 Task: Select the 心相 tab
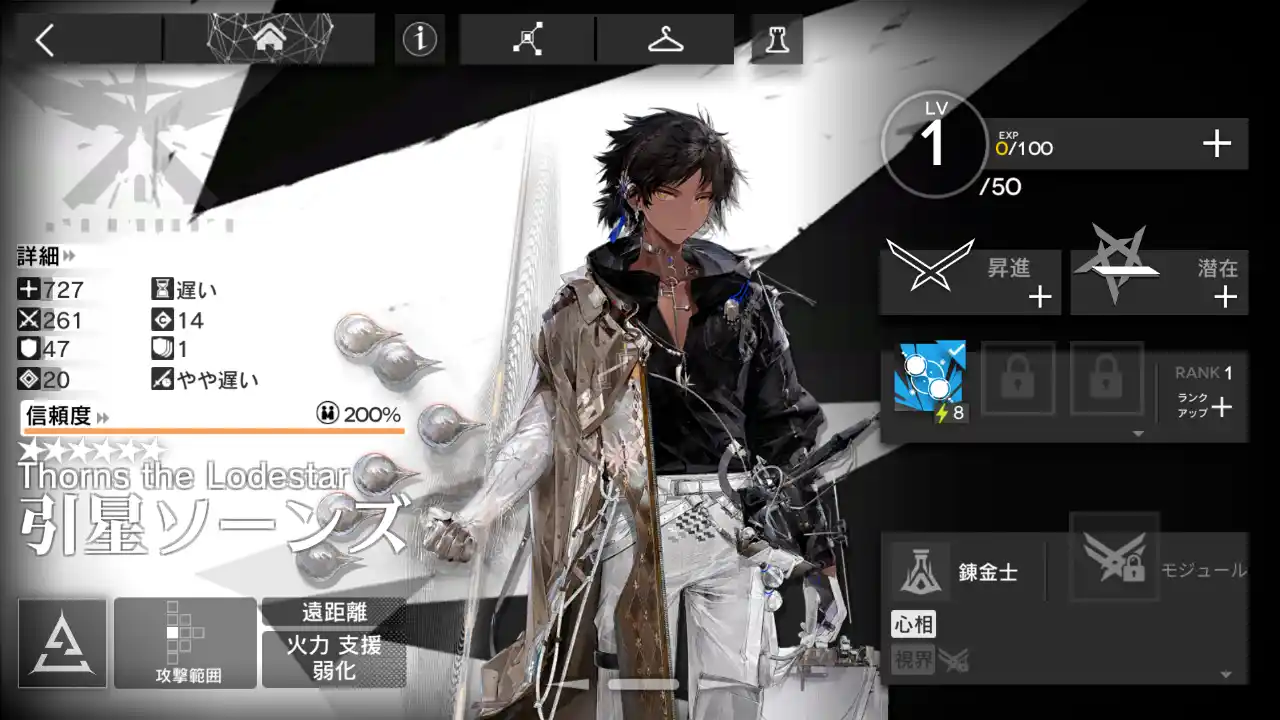(x=913, y=626)
